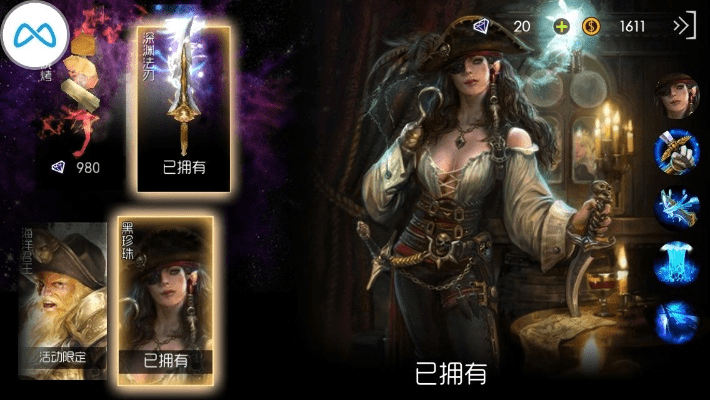
Task: Click the purple gem currency icon
Action: pyautogui.click(x=483, y=26)
